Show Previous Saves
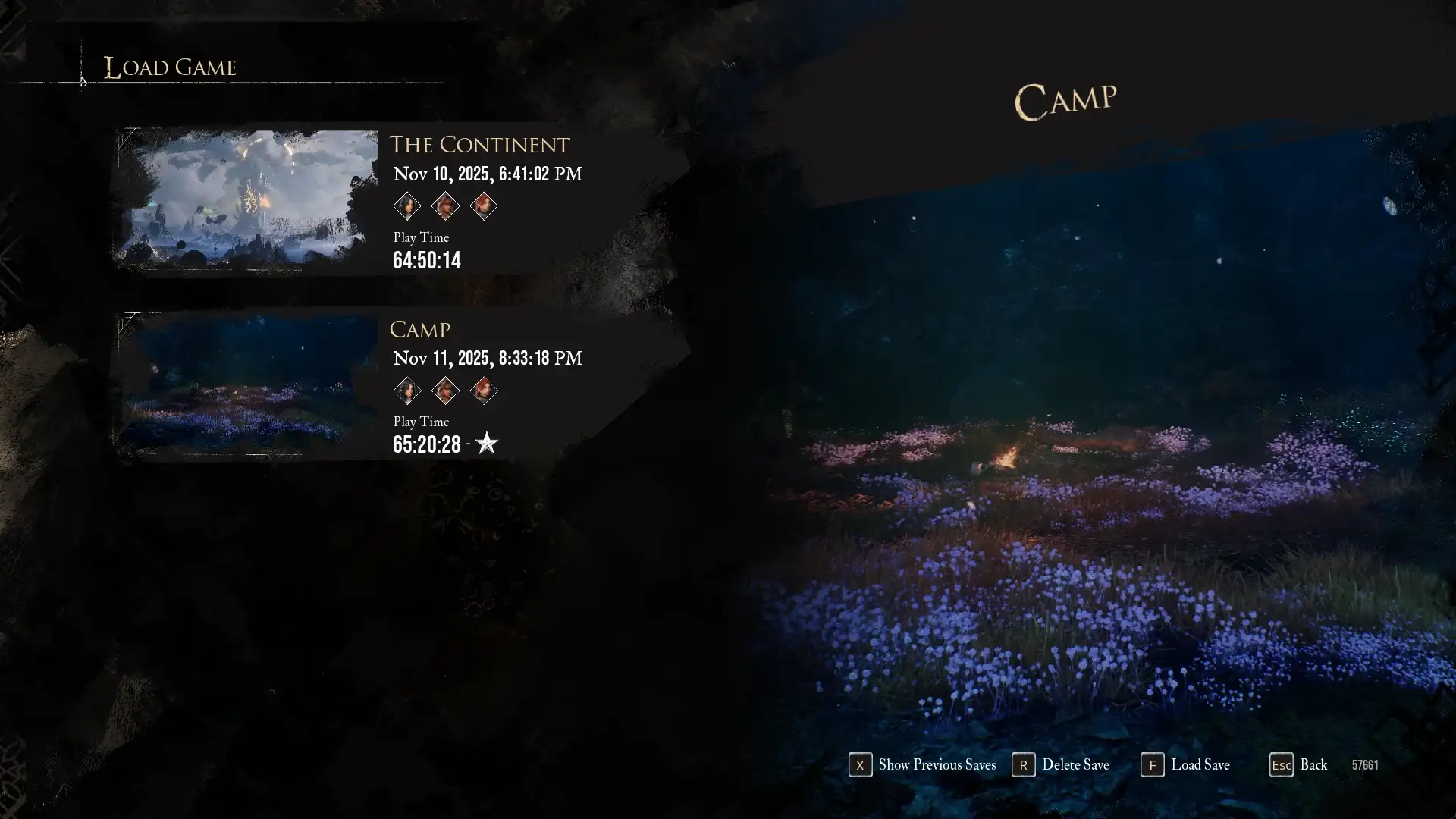 pyautogui.click(x=922, y=765)
